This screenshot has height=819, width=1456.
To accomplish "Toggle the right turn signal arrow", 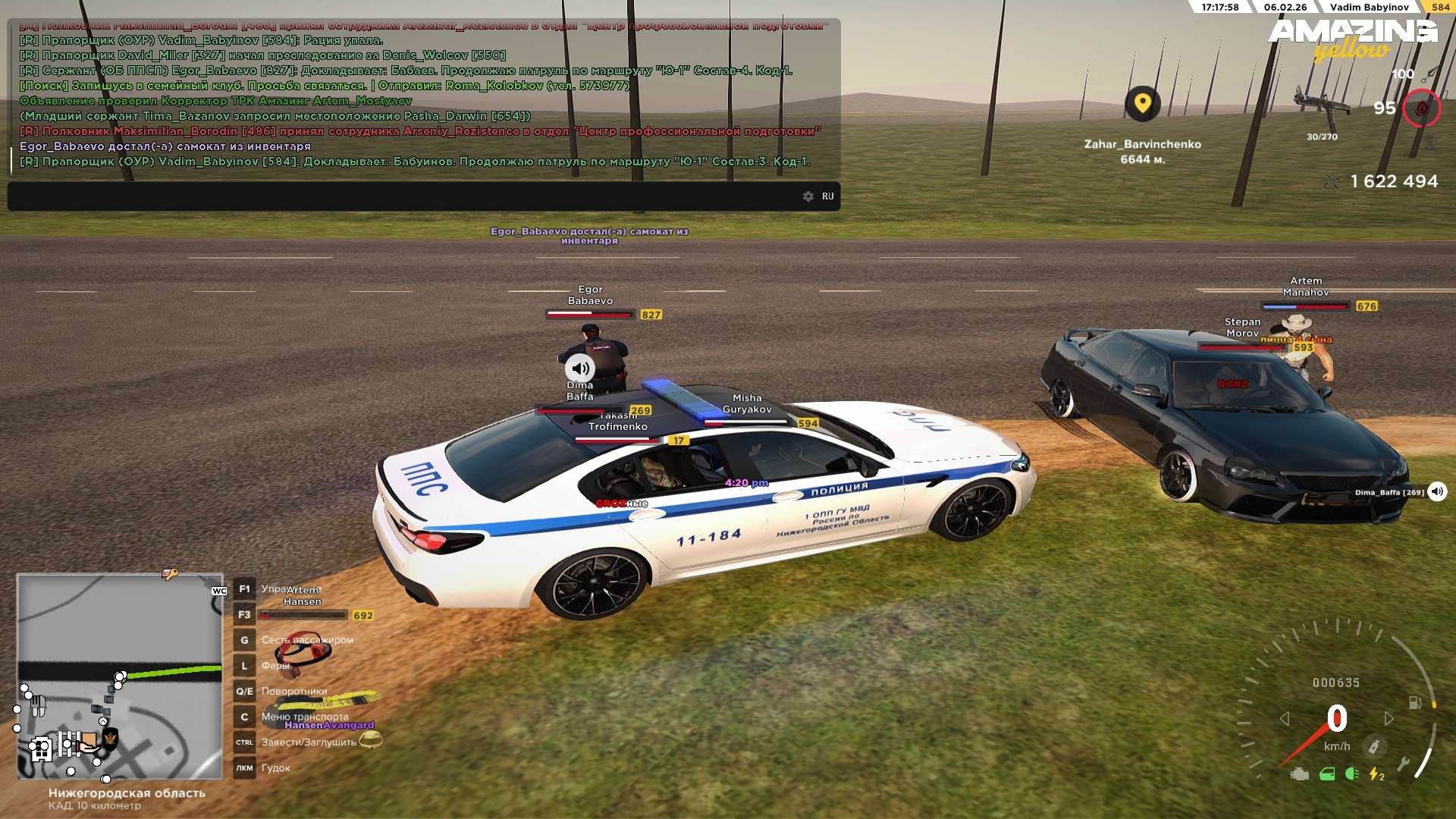I will (x=1389, y=718).
